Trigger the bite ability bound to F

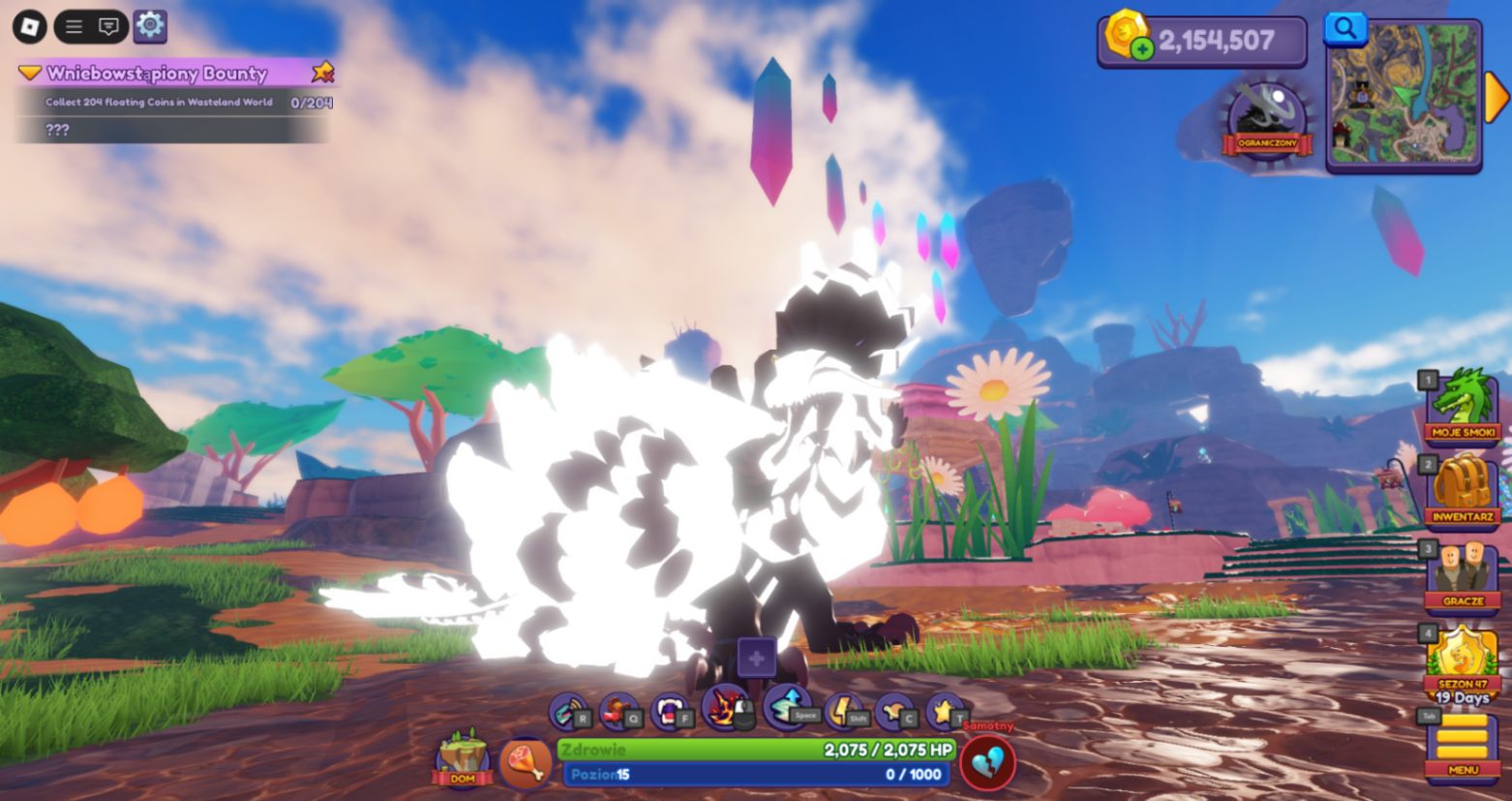pos(671,710)
